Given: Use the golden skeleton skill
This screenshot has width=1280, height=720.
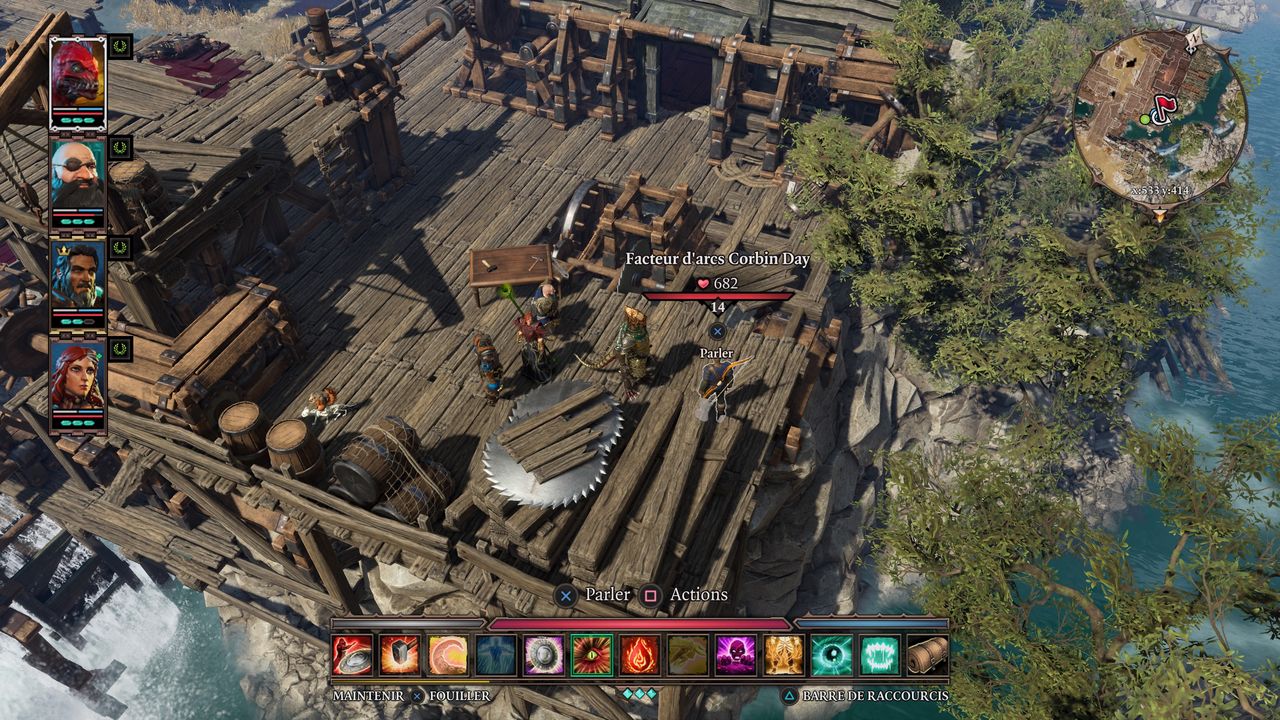Looking at the screenshot, I should (784, 655).
